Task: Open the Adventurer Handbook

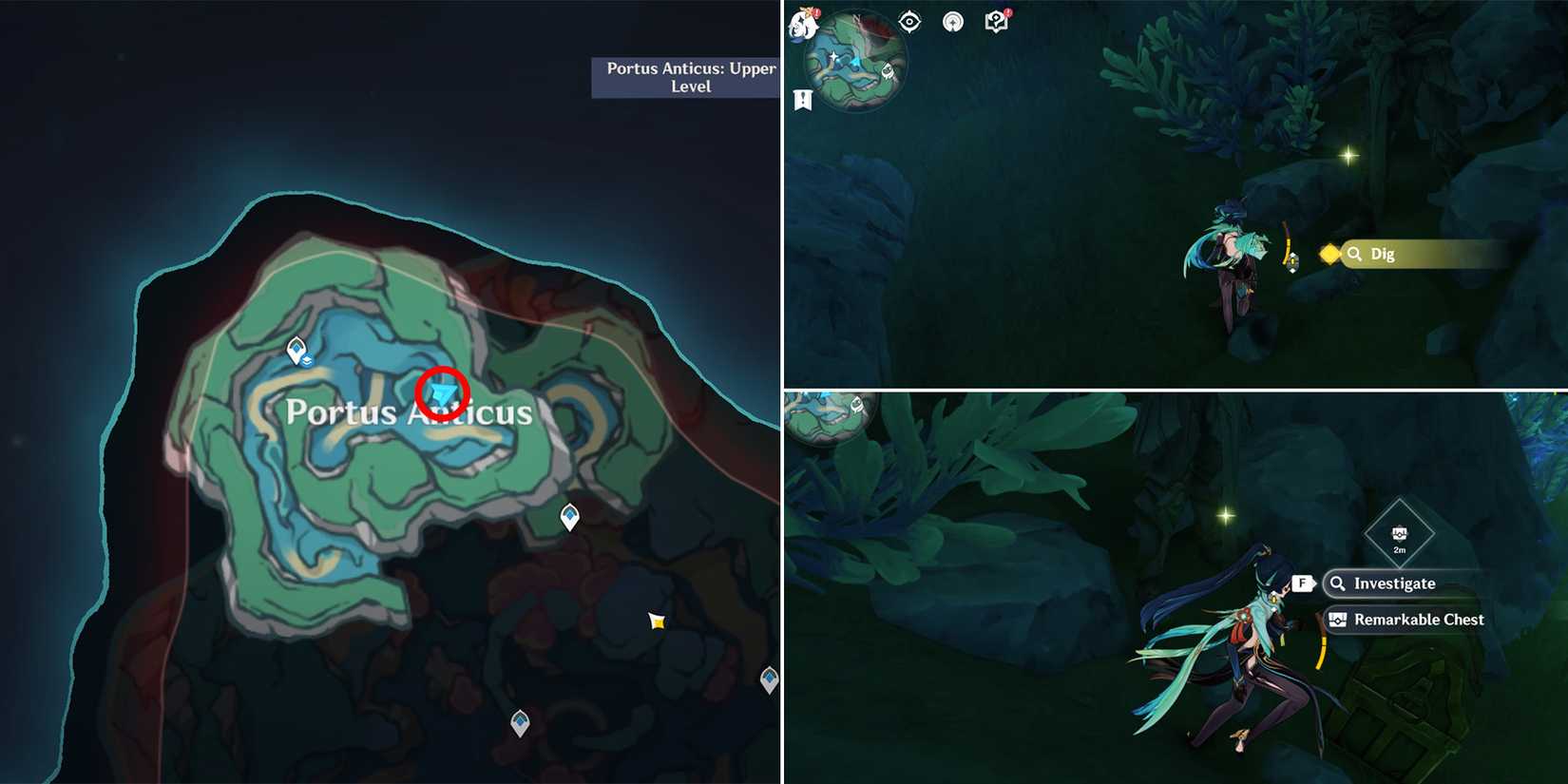Action: [x=996, y=21]
